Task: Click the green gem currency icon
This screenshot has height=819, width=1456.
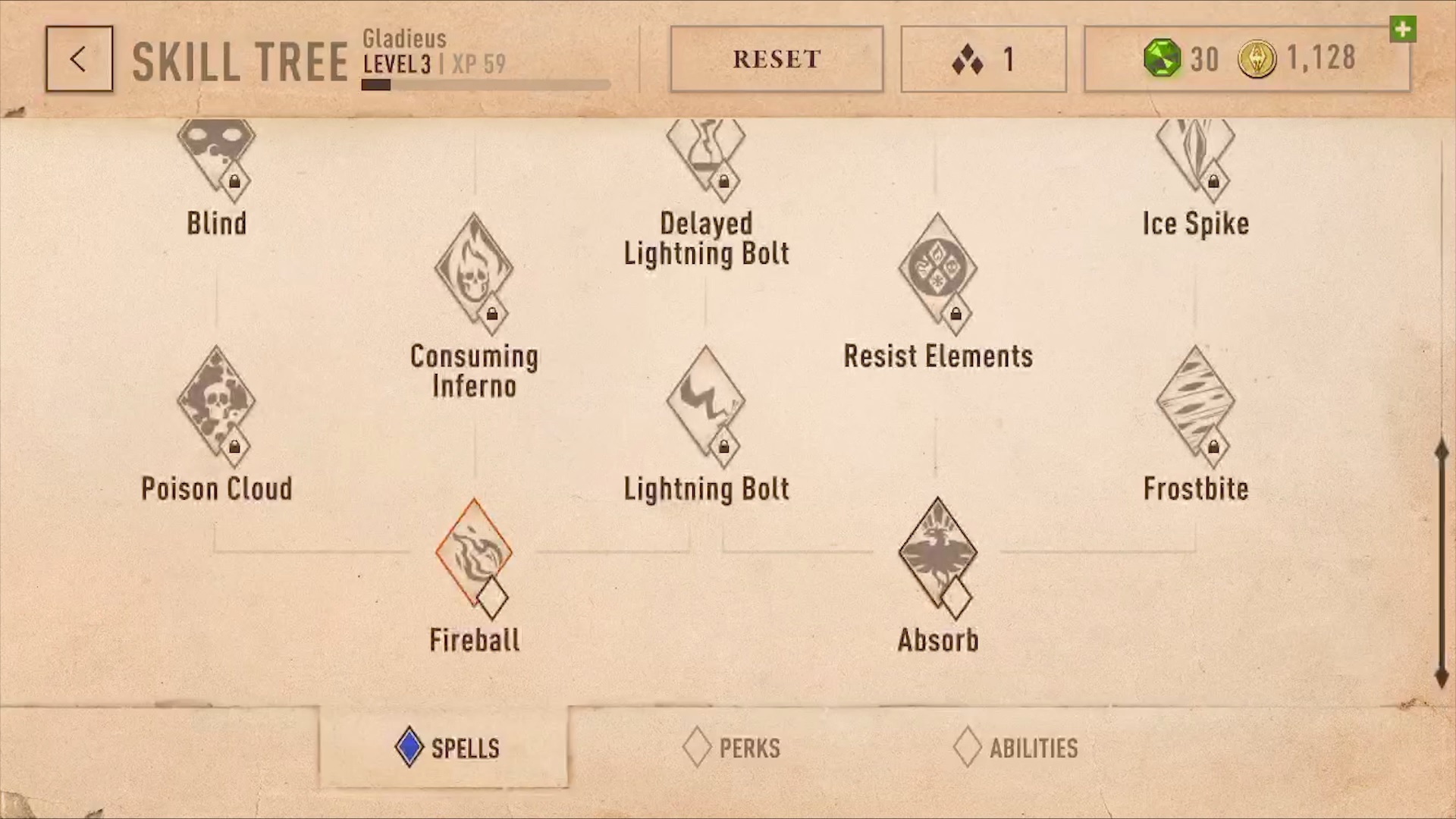Action: coord(1162,59)
